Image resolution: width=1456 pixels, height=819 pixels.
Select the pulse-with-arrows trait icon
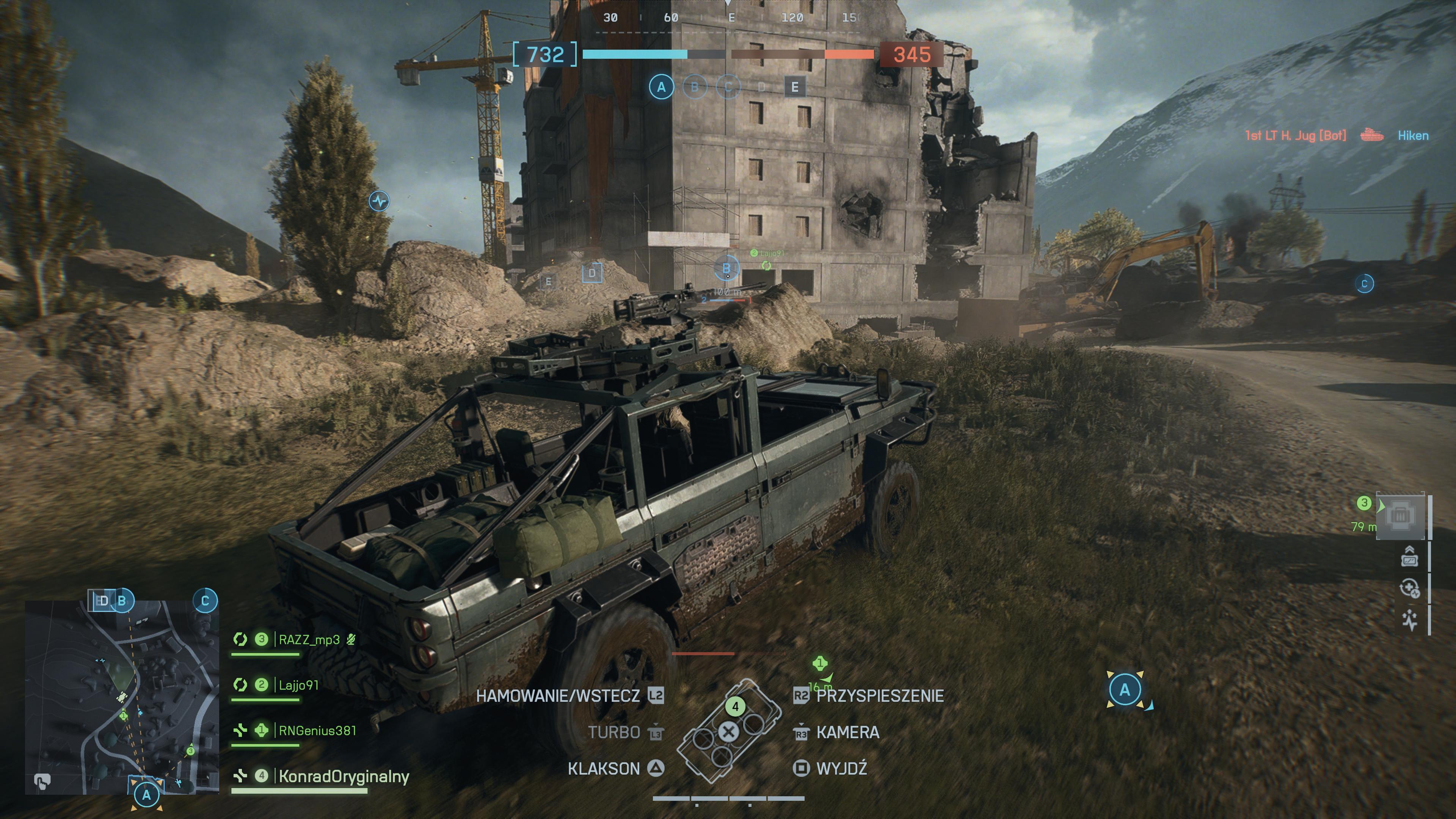pyautogui.click(x=1409, y=620)
